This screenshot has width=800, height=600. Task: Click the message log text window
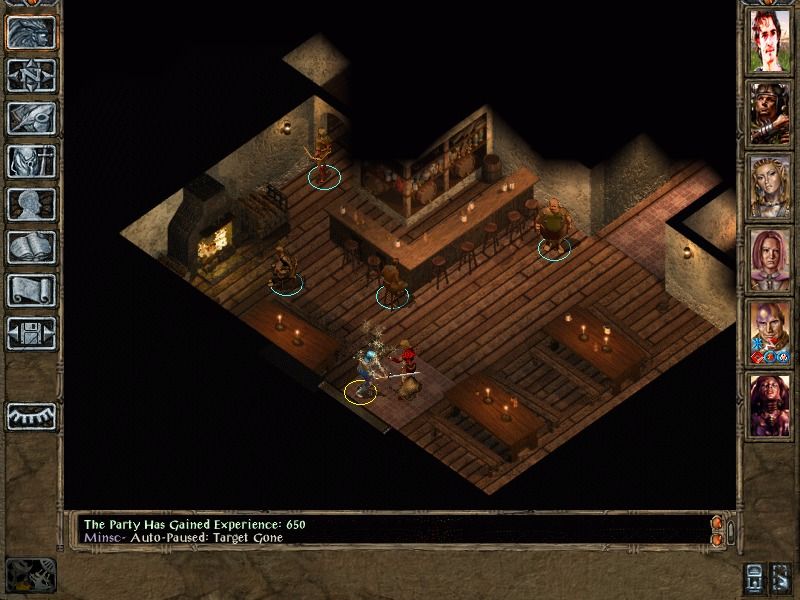pyautogui.click(x=390, y=530)
